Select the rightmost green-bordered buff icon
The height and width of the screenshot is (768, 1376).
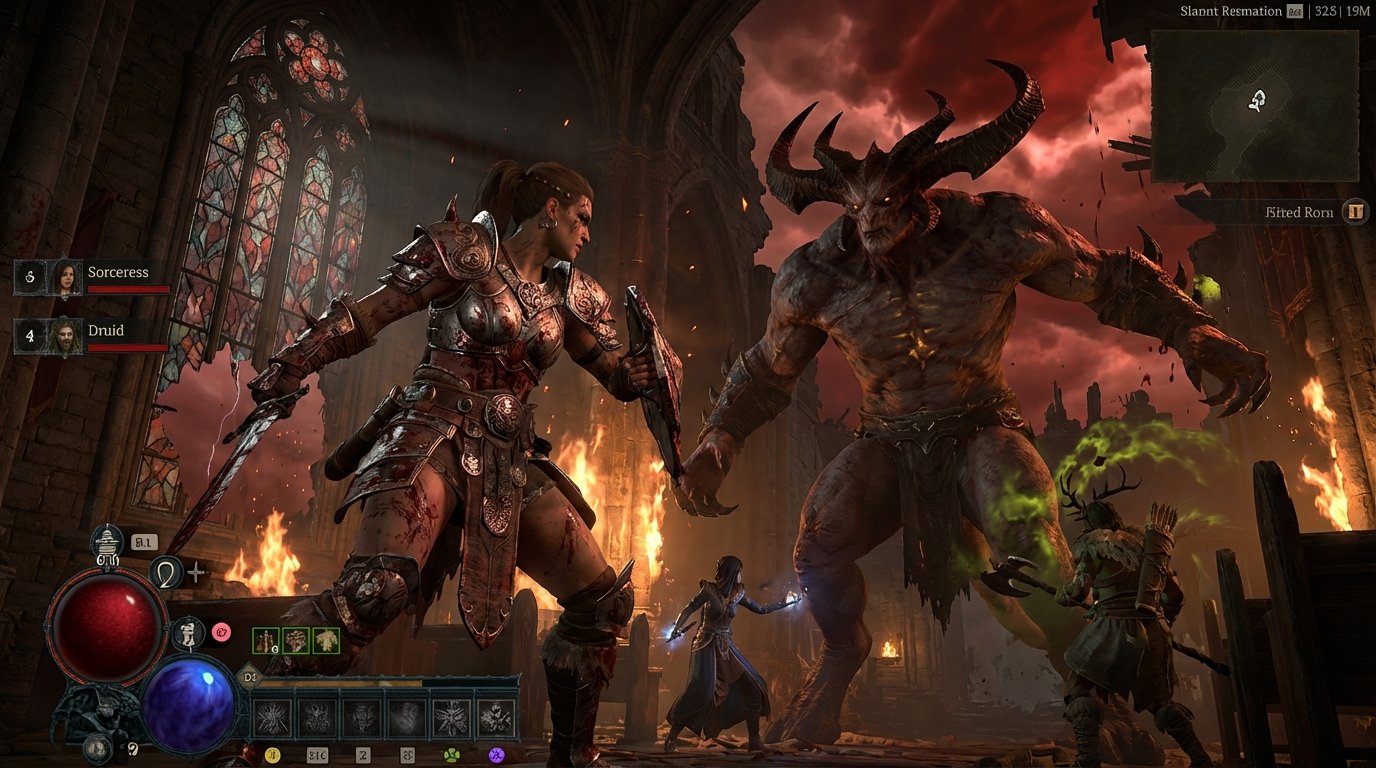(x=326, y=641)
